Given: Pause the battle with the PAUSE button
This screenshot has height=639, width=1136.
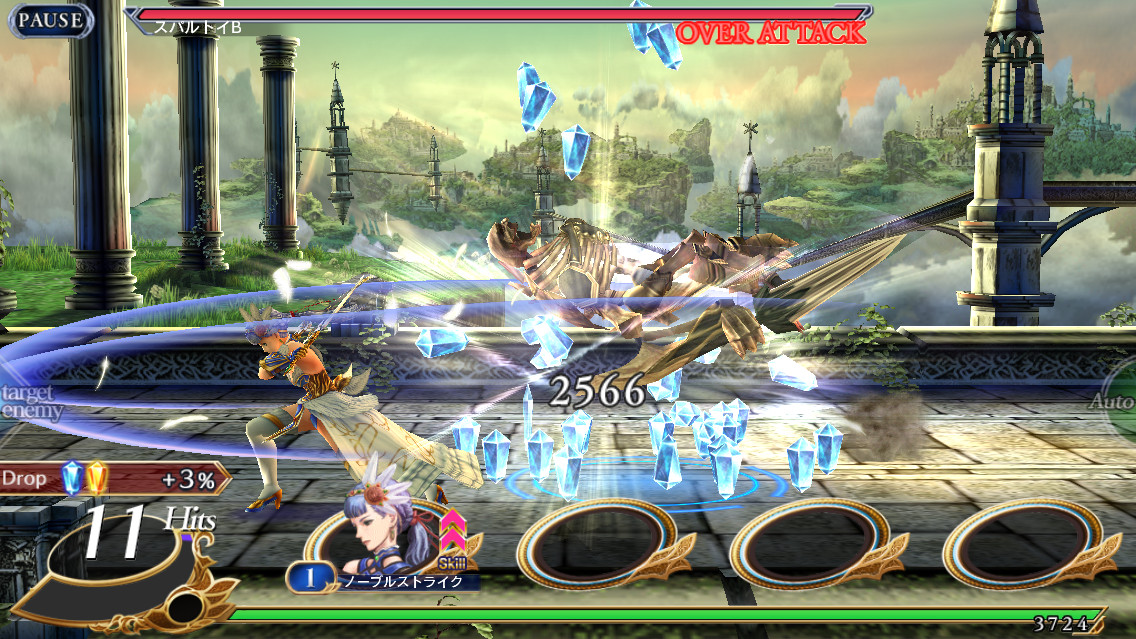Looking at the screenshot, I should pos(47,20).
